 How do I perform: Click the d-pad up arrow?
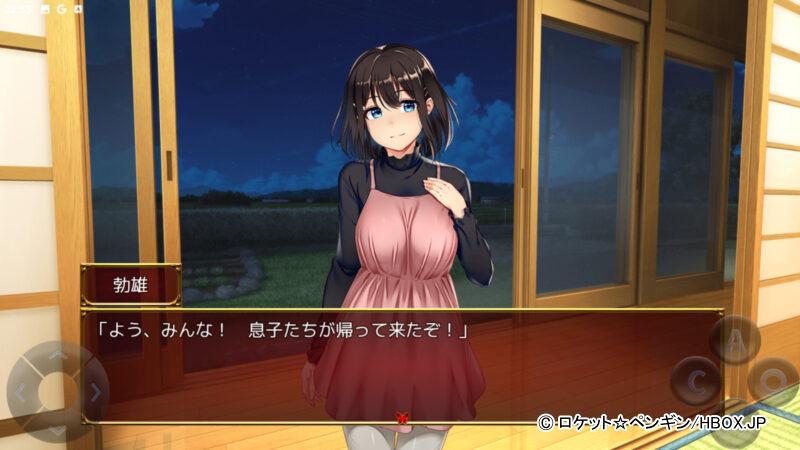click(x=57, y=357)
